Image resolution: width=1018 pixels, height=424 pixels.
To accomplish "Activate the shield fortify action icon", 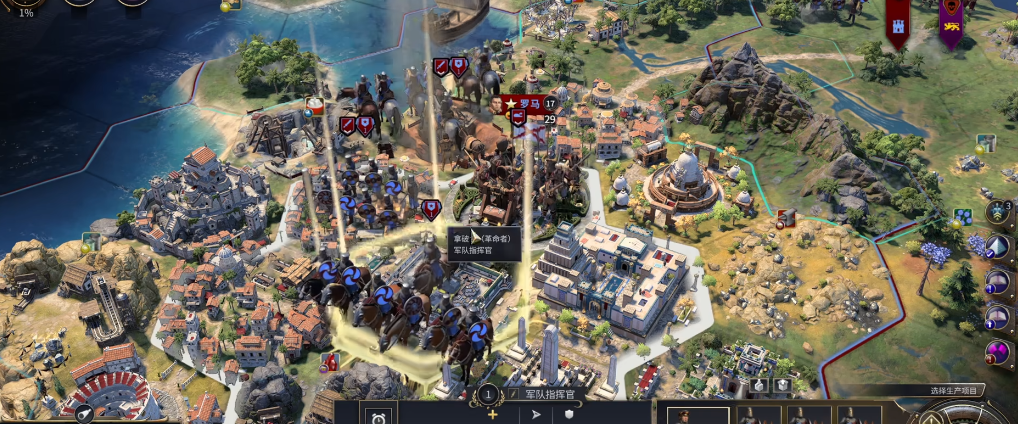I will pos(571,414).
